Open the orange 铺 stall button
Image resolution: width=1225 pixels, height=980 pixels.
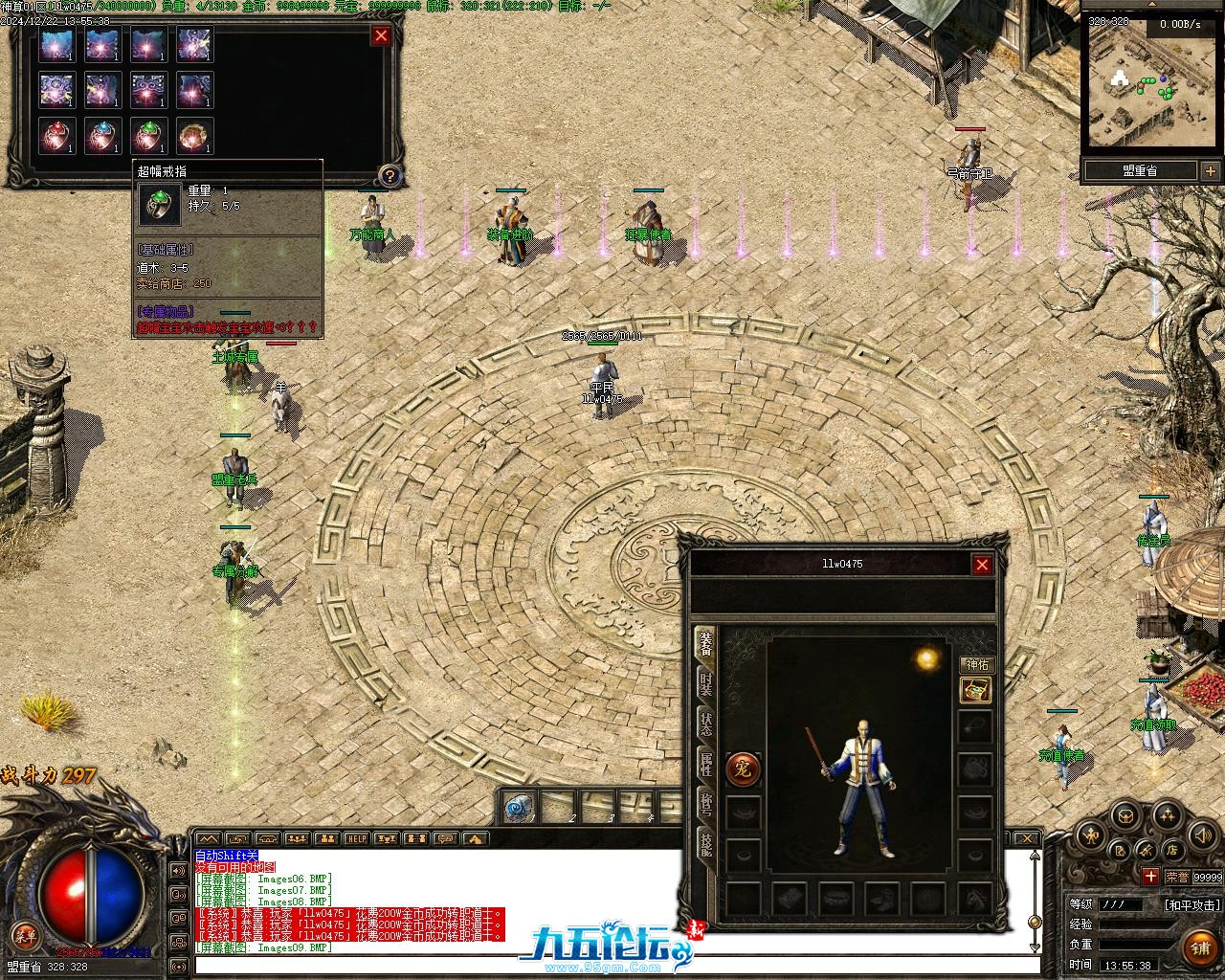pyautogui.click(x=1199, y=948)
